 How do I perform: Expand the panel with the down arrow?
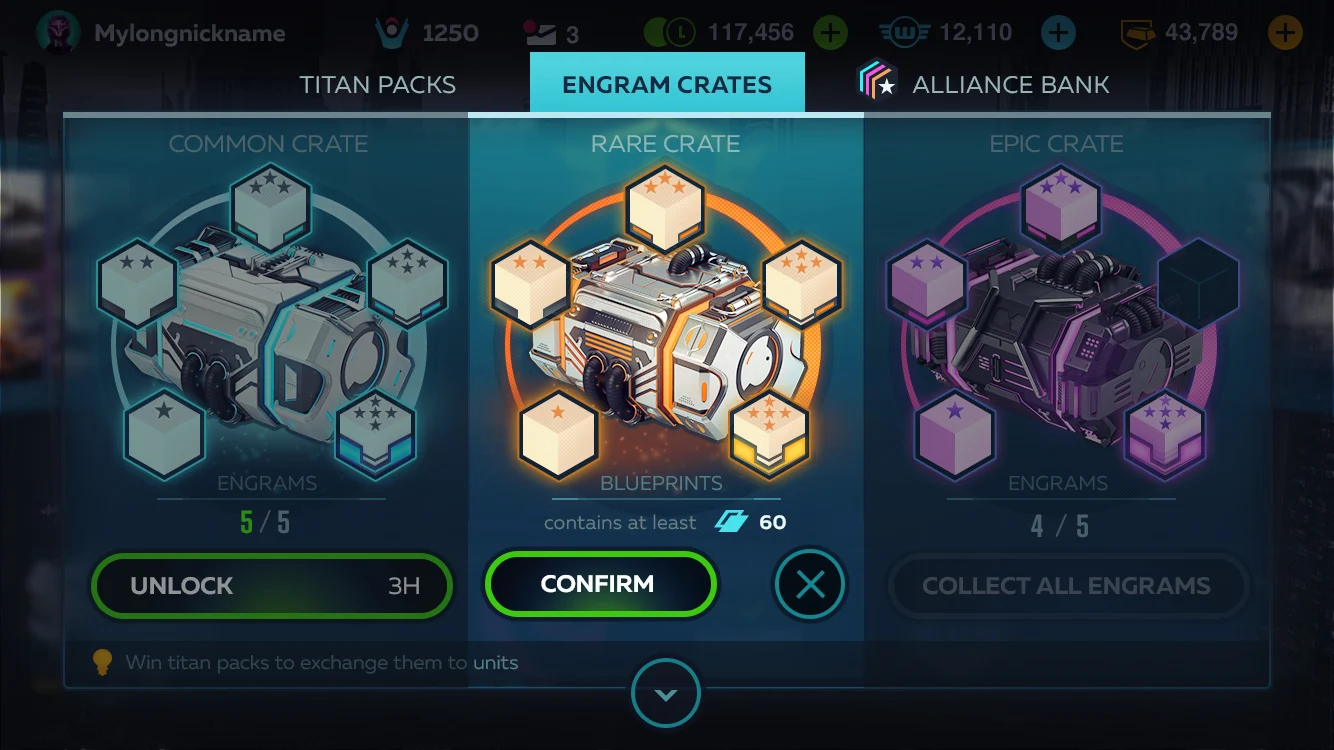click(x=666, y=694)
